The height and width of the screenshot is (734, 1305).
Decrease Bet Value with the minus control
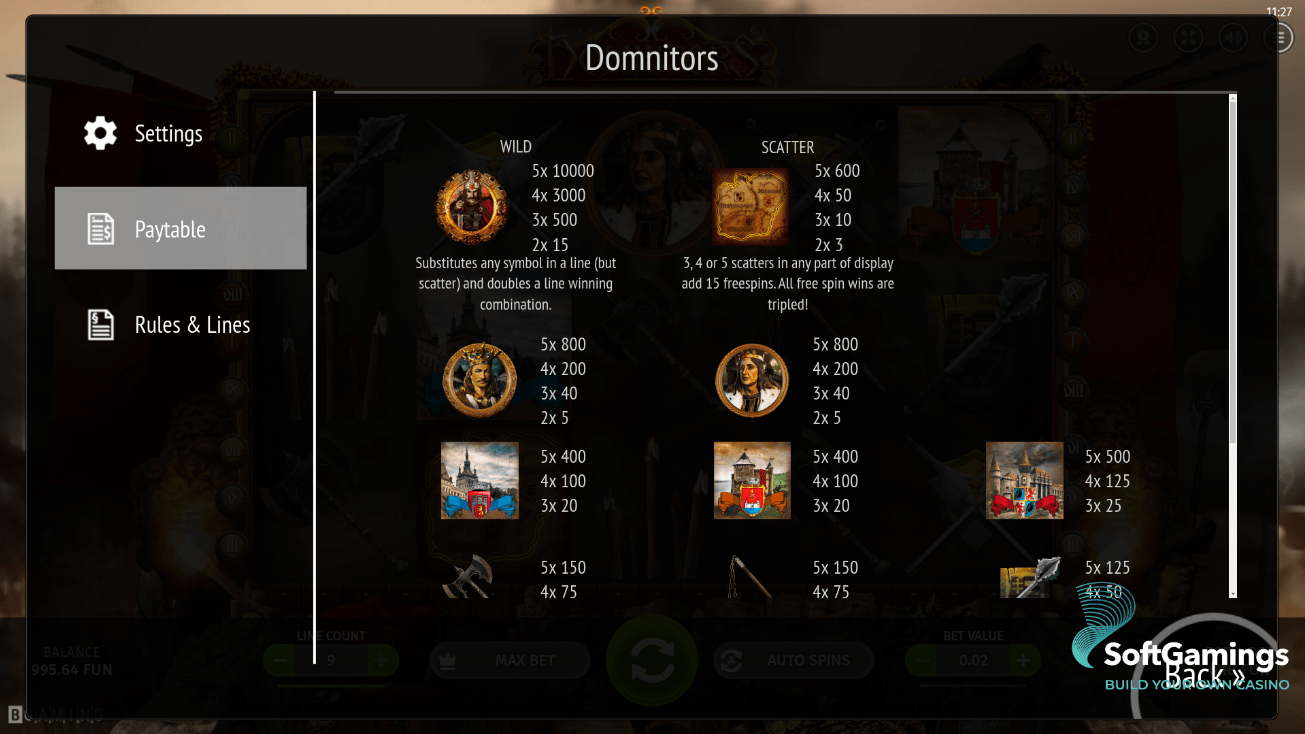tap(921, 660)
